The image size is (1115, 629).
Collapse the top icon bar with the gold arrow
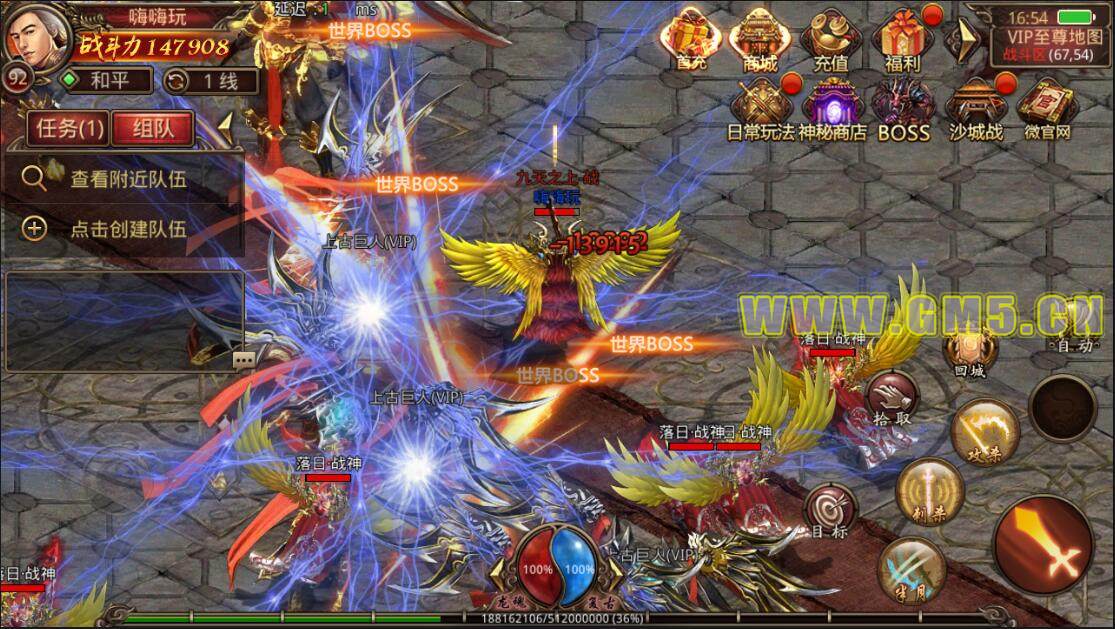(x=962, y=40)
